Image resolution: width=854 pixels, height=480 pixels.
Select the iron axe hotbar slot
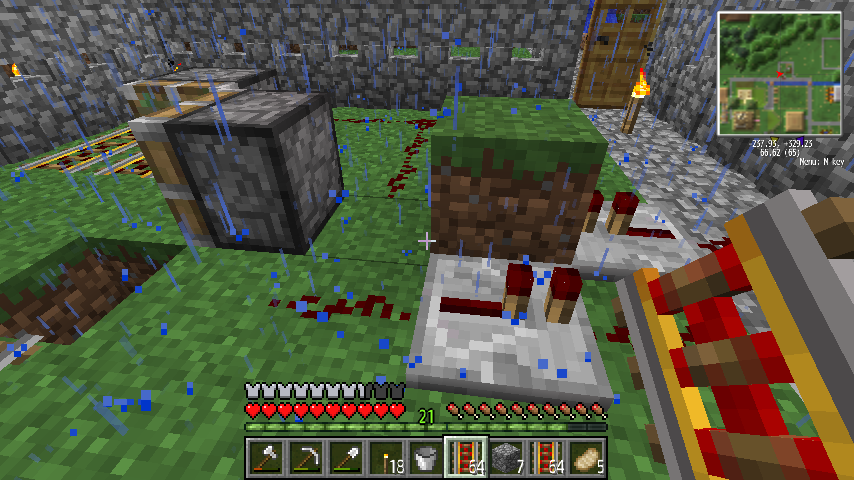[x=265, y=458]
